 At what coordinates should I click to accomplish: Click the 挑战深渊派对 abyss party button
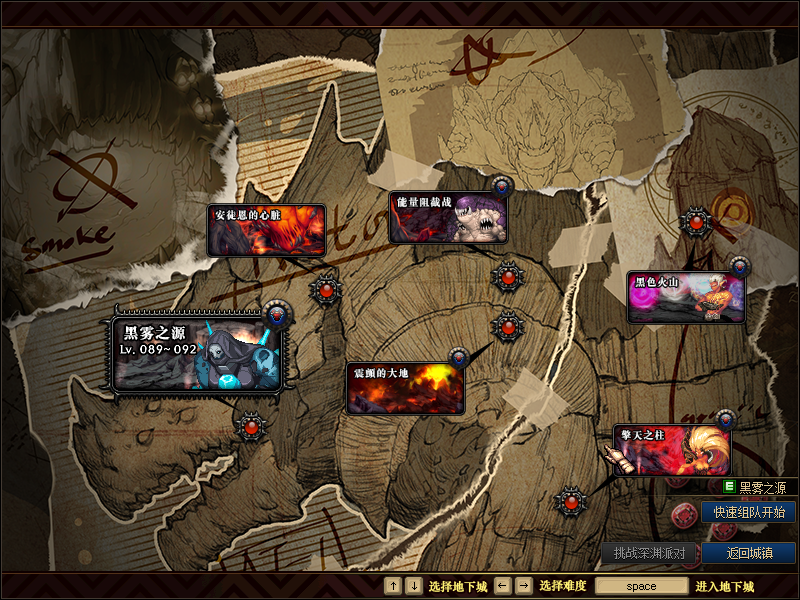[649, 553]
